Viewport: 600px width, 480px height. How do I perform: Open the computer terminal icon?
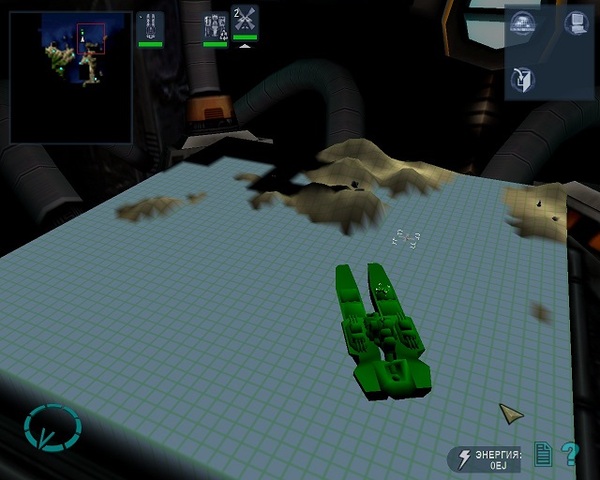pyautogui.click(x=573, y=23)
